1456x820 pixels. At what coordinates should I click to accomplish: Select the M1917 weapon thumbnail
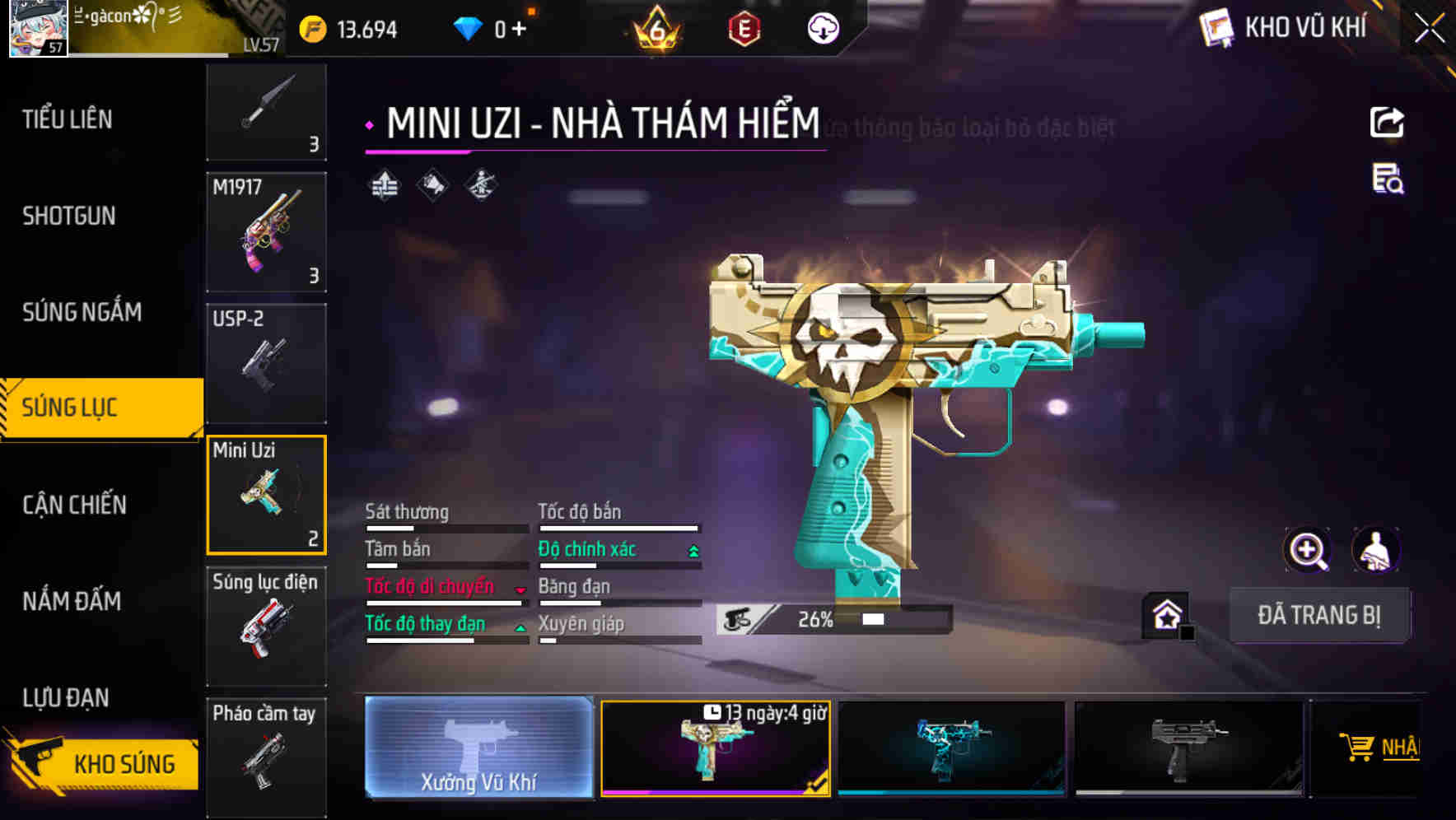tap(266, 233)
